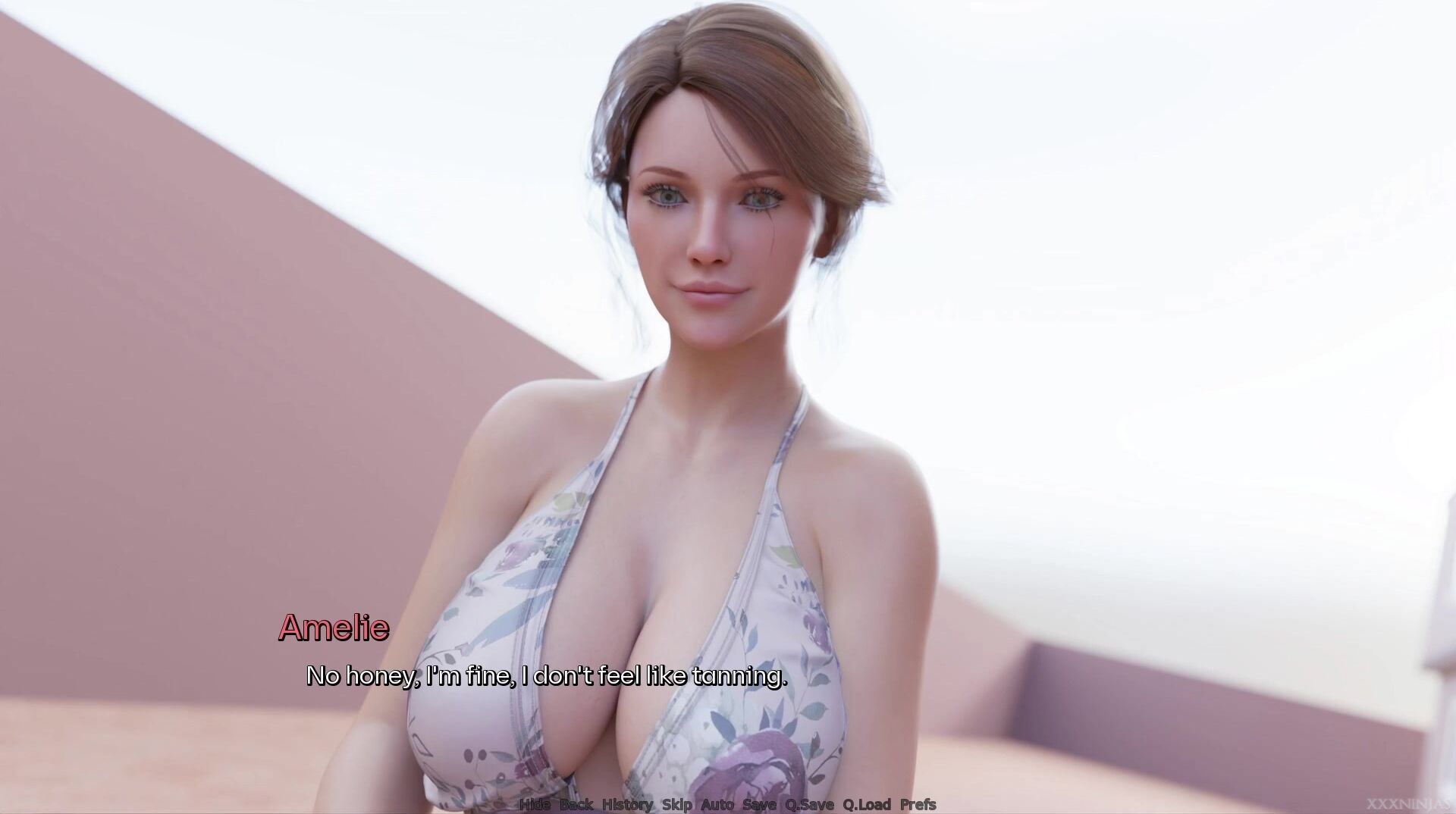1456x814 pixels.
Task: Open the dialogue History log
Action: point(627,804)
